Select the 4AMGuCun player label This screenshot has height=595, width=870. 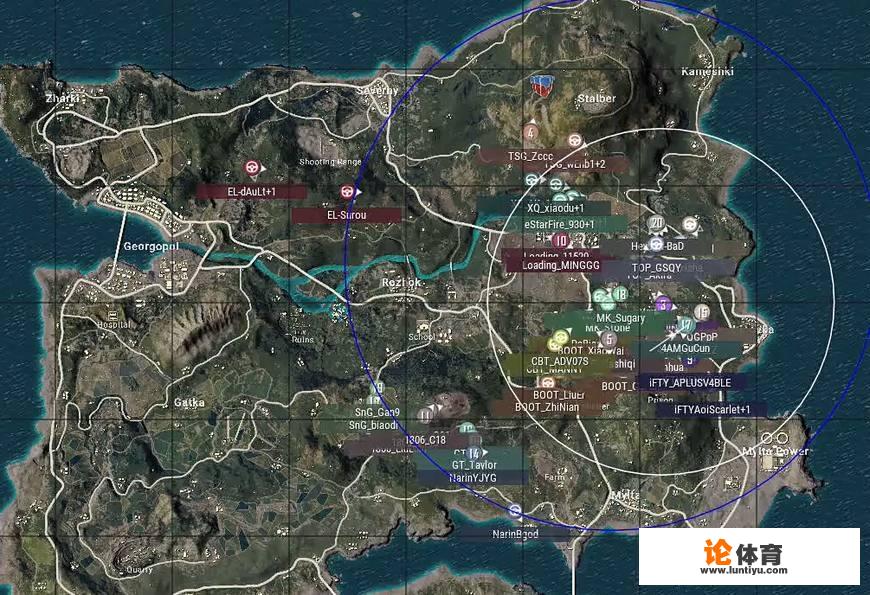pos(685,348)
